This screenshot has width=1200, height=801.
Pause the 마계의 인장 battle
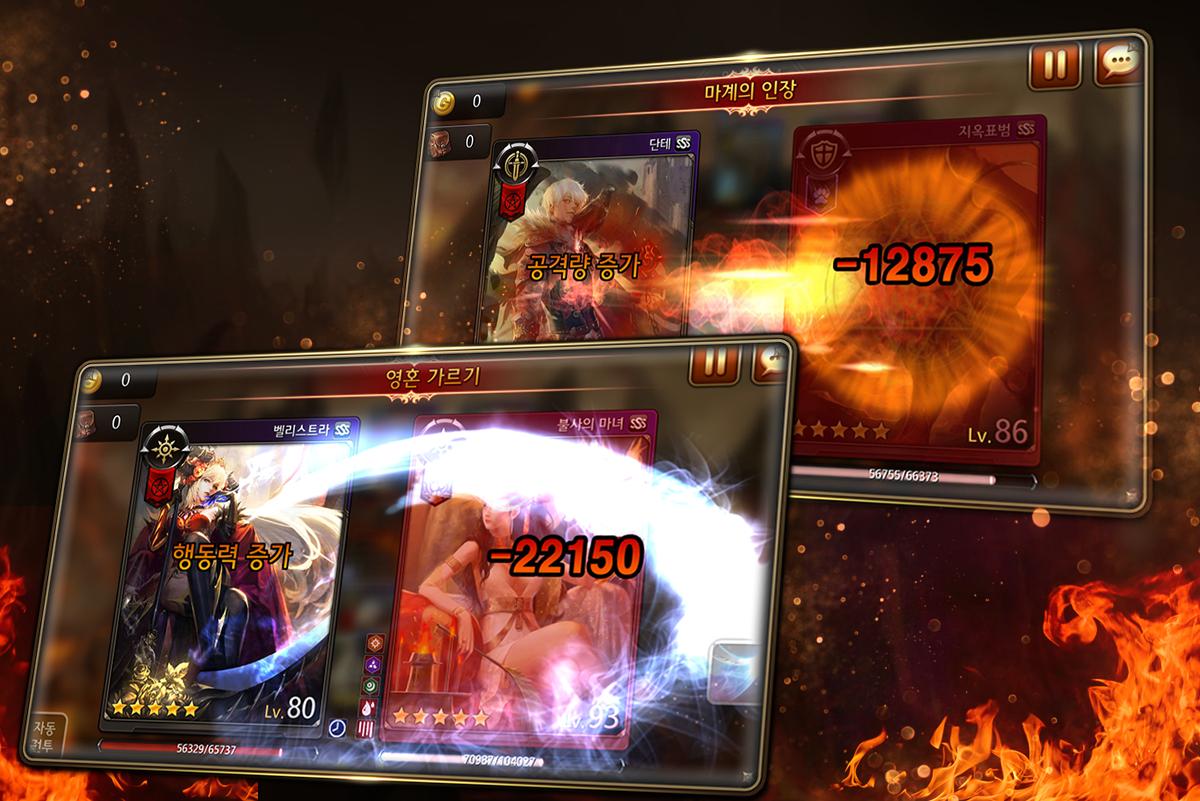1055,65
